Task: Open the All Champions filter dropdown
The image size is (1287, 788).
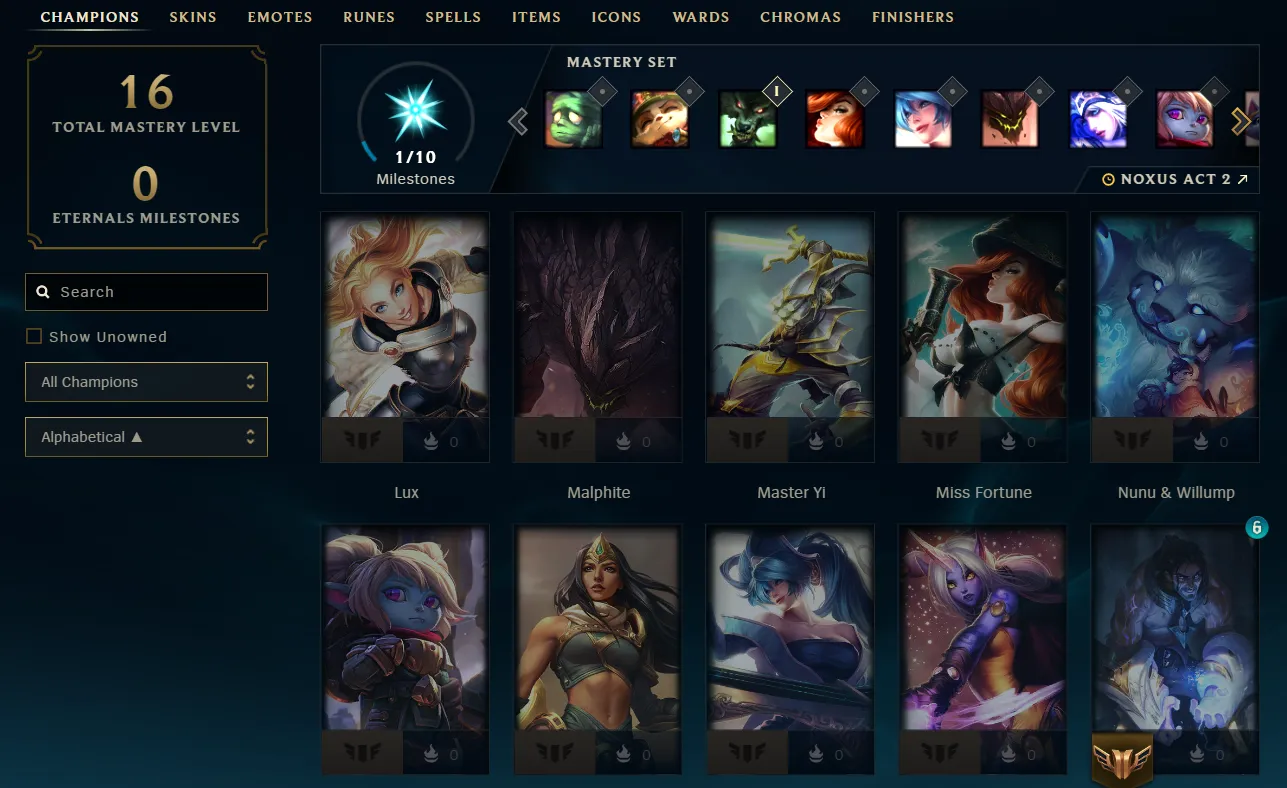Action: click(147, 382)
